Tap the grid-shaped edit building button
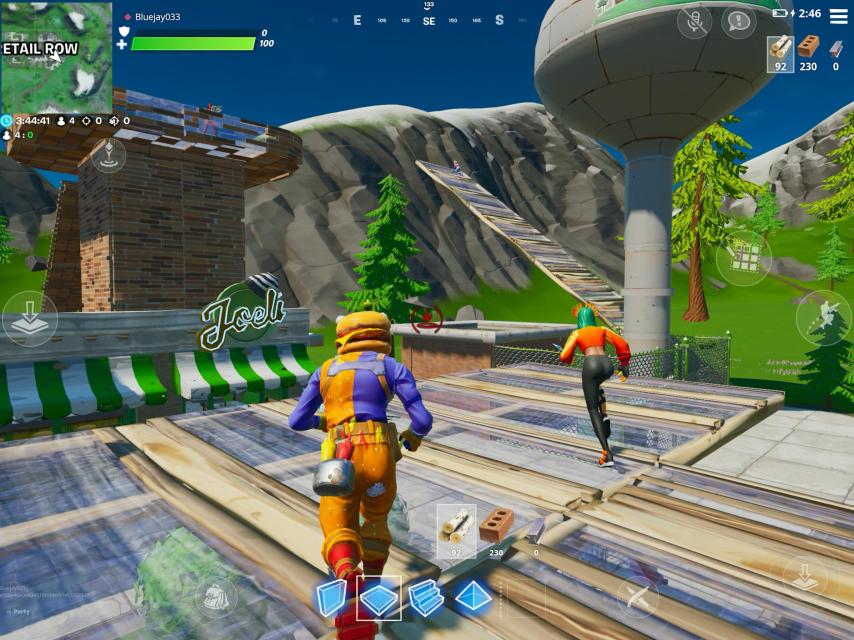 point(743,258)
